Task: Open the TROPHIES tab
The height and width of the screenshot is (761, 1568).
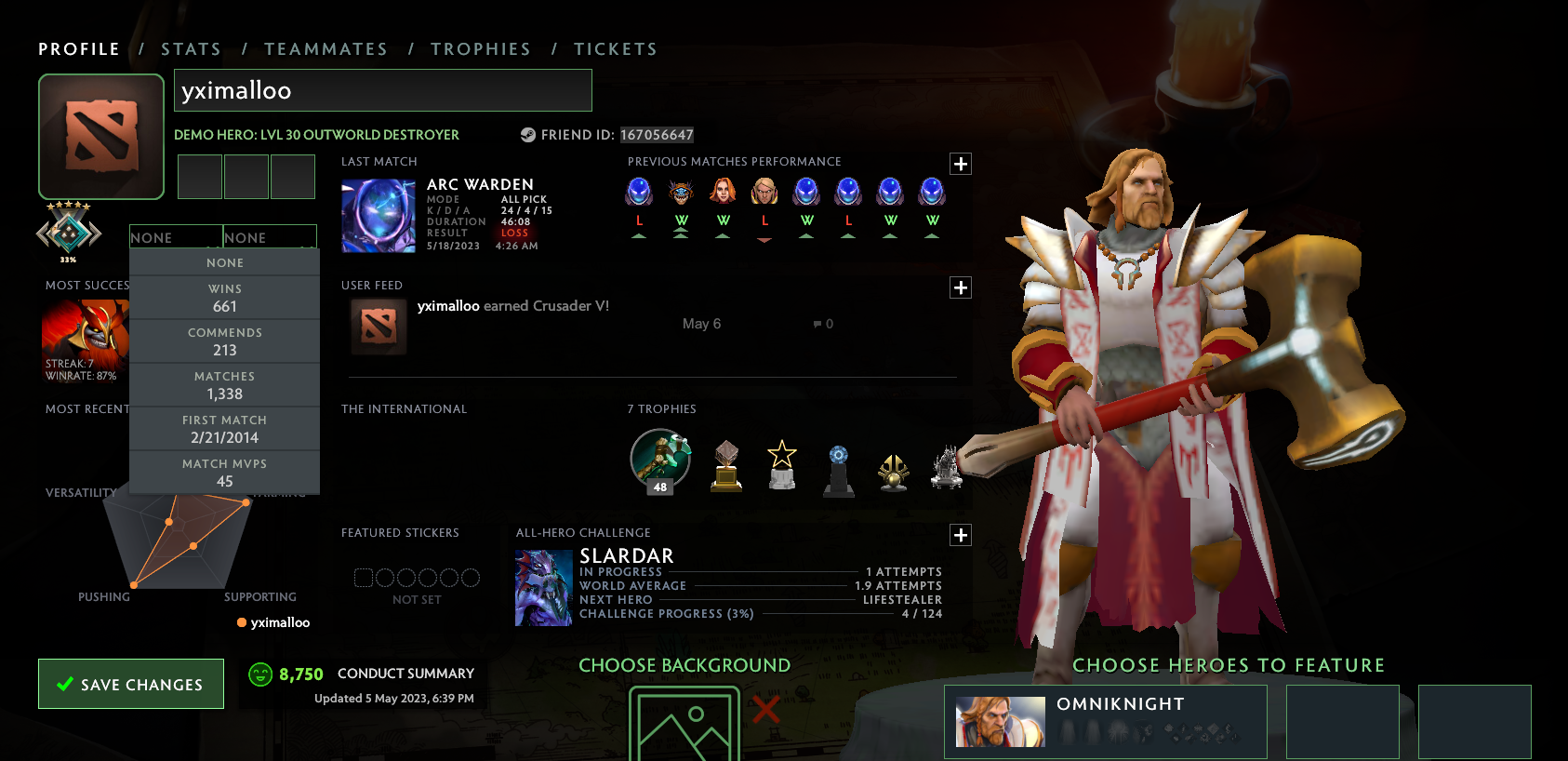Action: click(x=481, y=48)
